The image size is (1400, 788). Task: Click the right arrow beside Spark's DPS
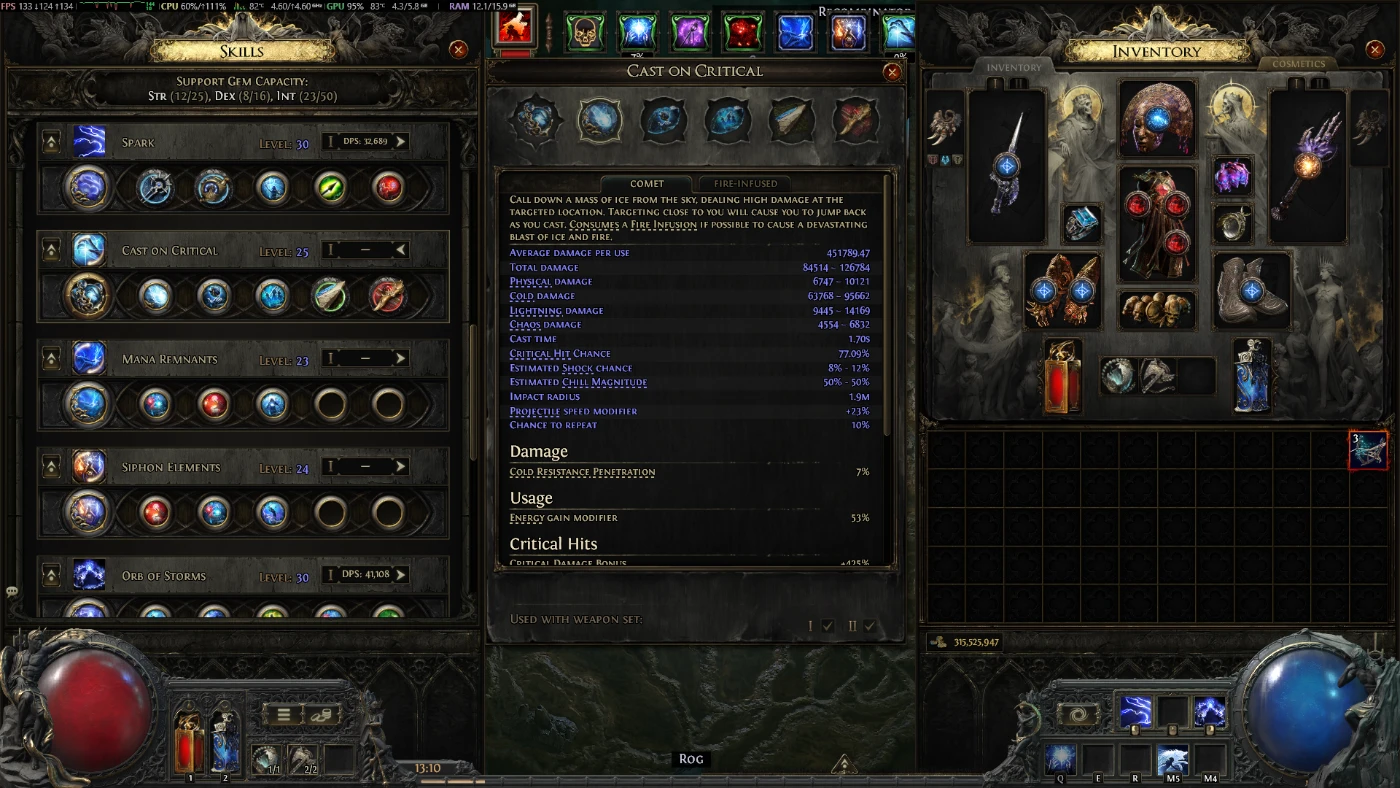point(402,141)
